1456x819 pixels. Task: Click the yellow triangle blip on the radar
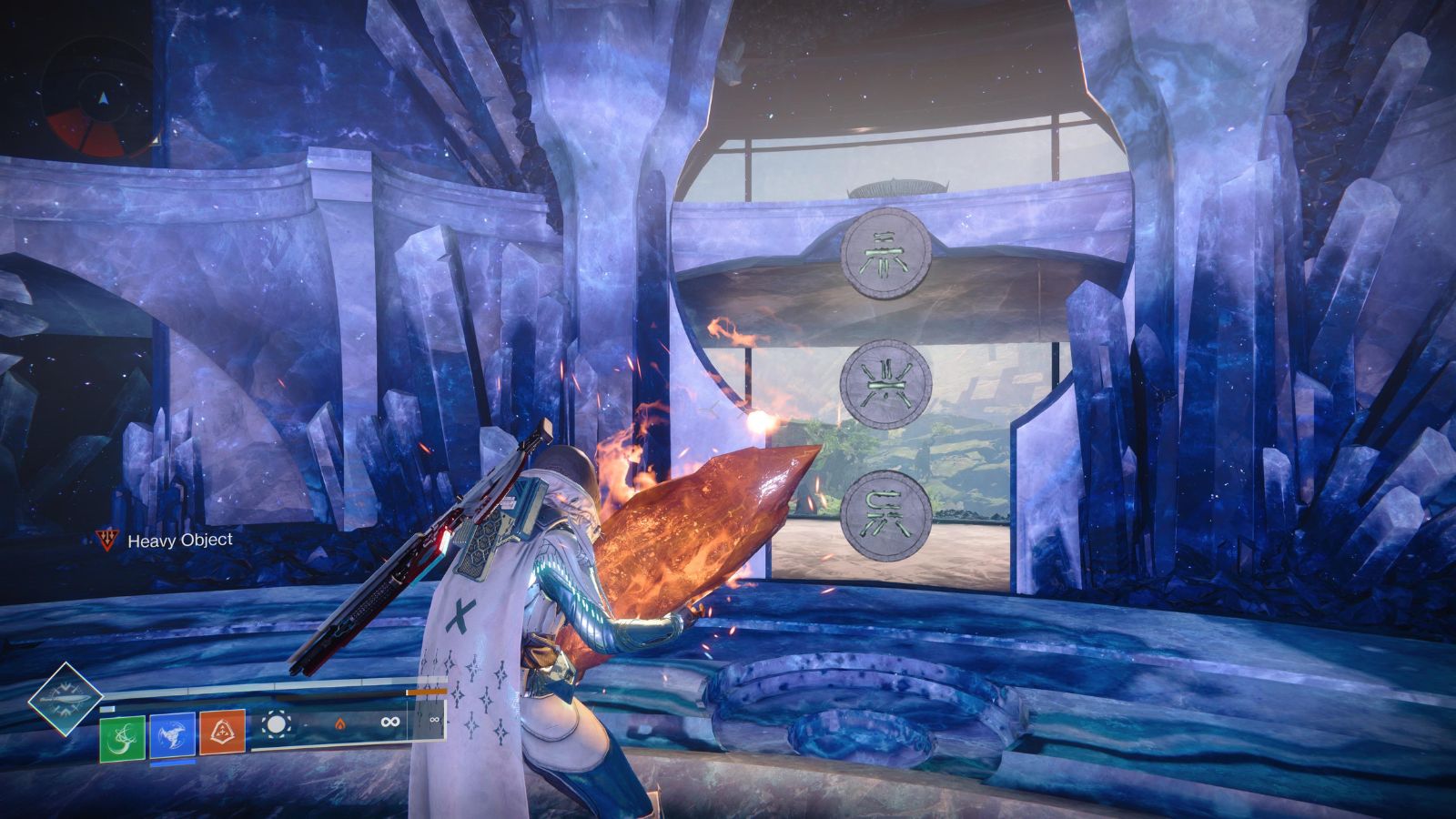tap(157, 140)
